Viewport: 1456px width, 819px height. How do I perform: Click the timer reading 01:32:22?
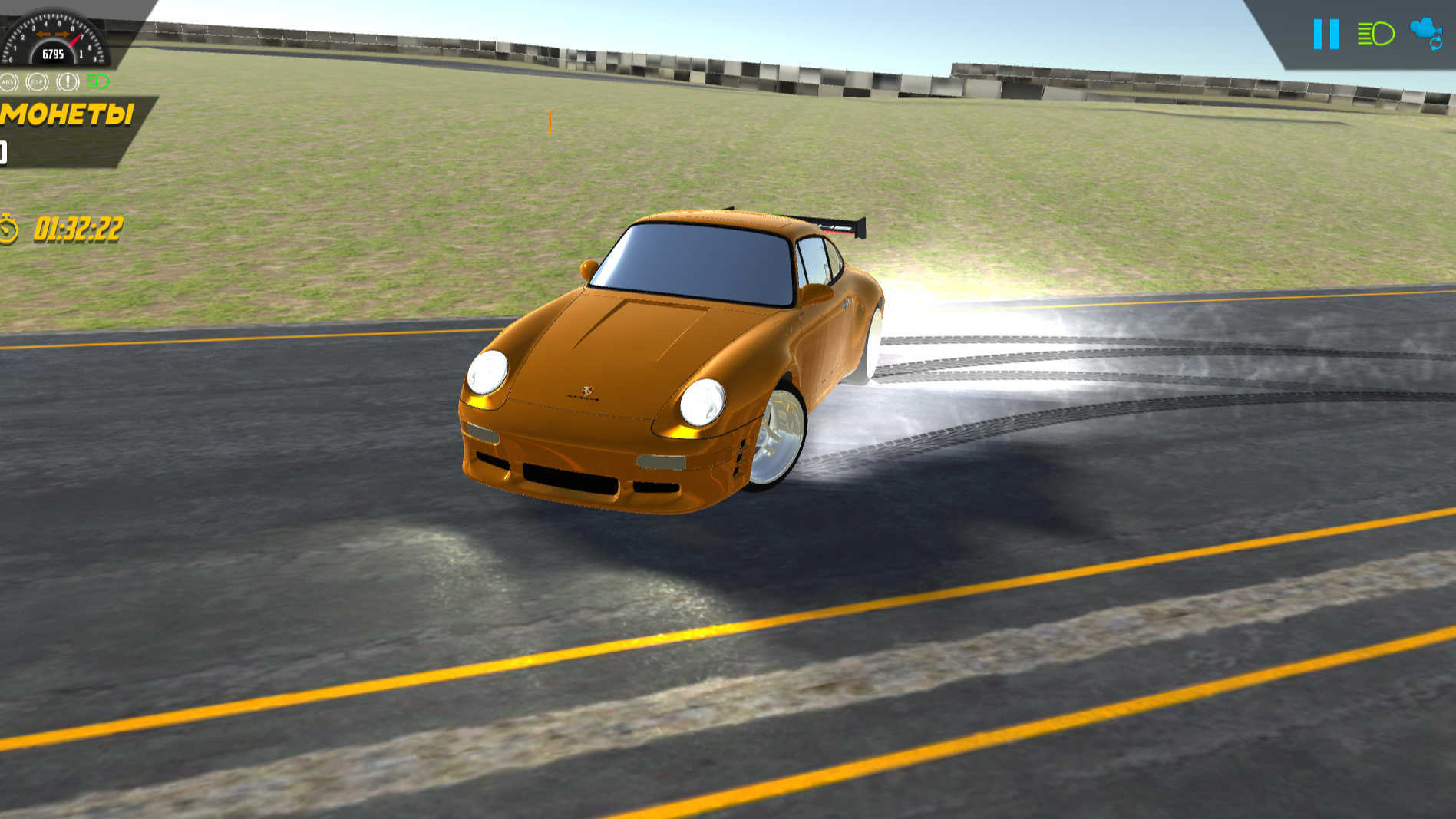pos(78,226)
